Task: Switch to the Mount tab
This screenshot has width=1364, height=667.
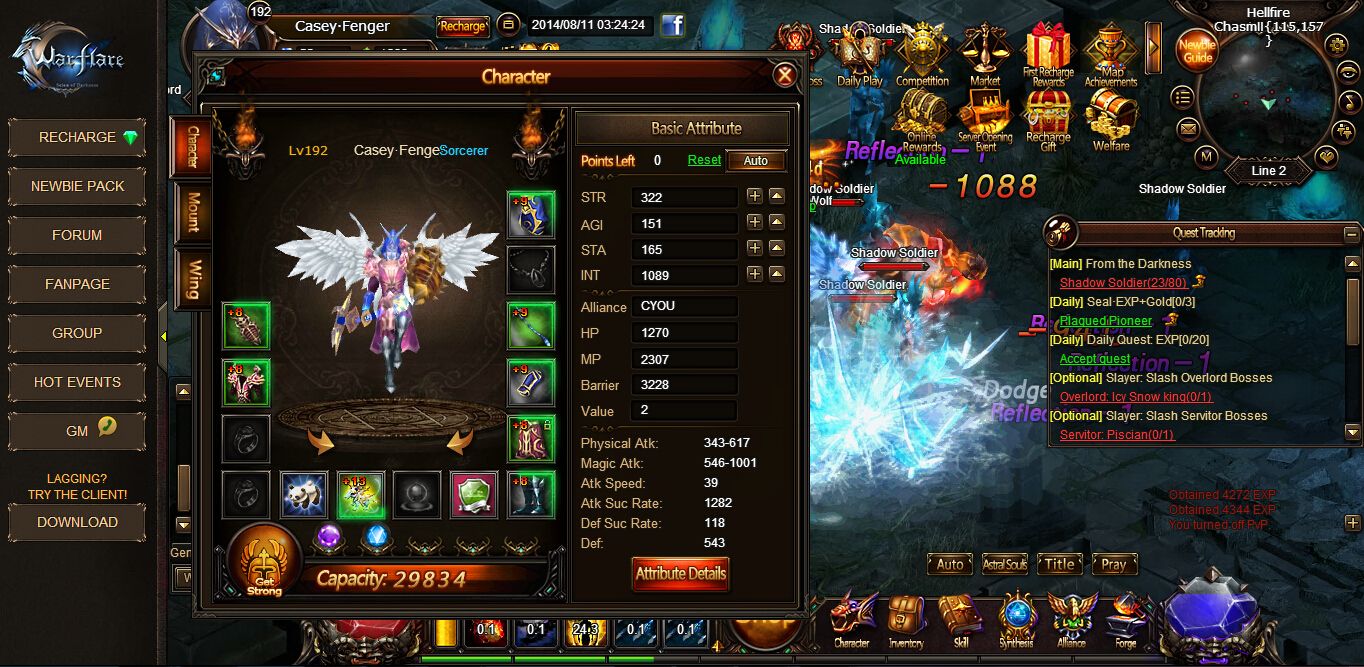Action: (x=192, y=213)
